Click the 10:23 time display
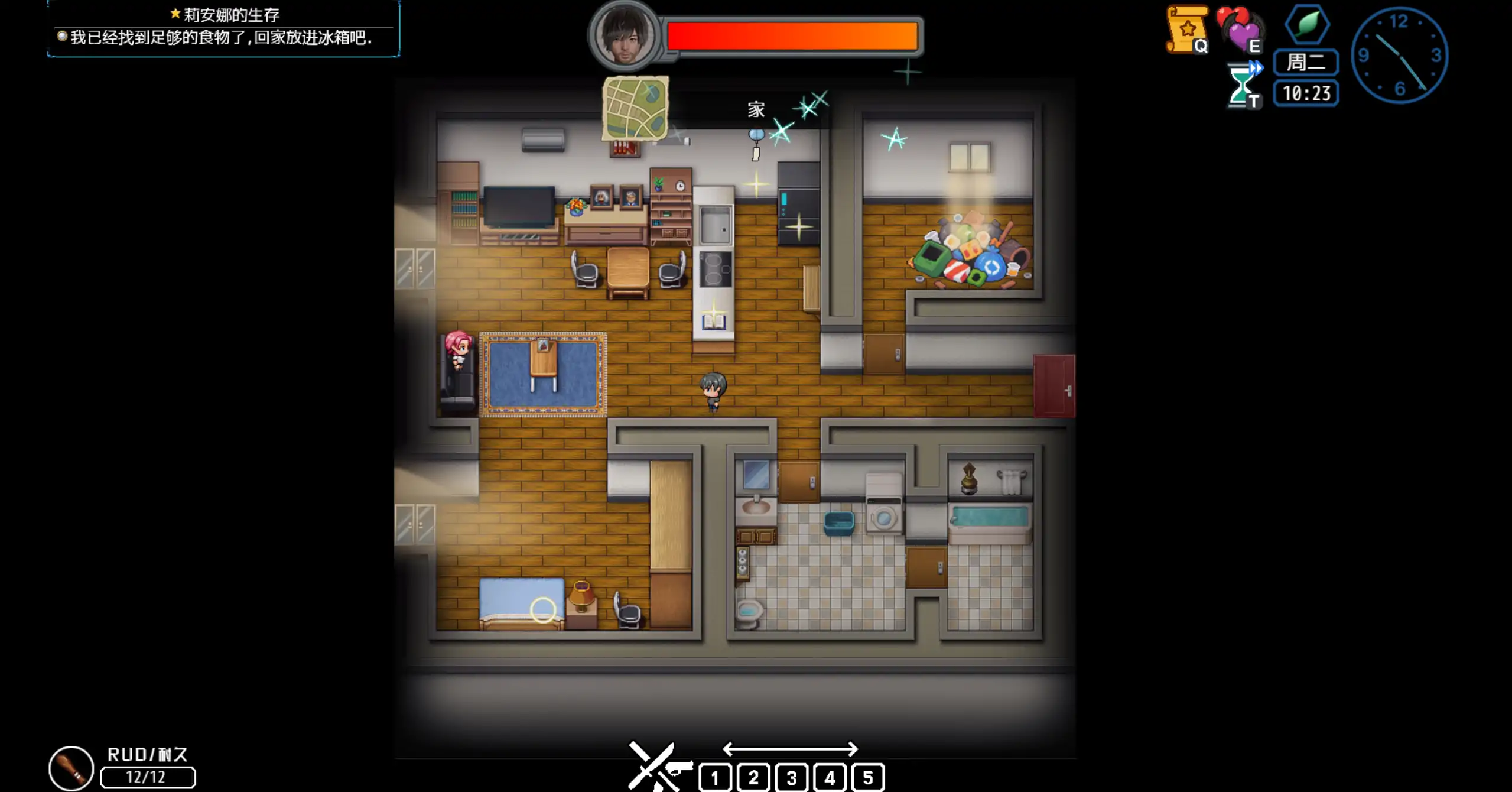1512x792 pixels. (x=1305, y=92)
